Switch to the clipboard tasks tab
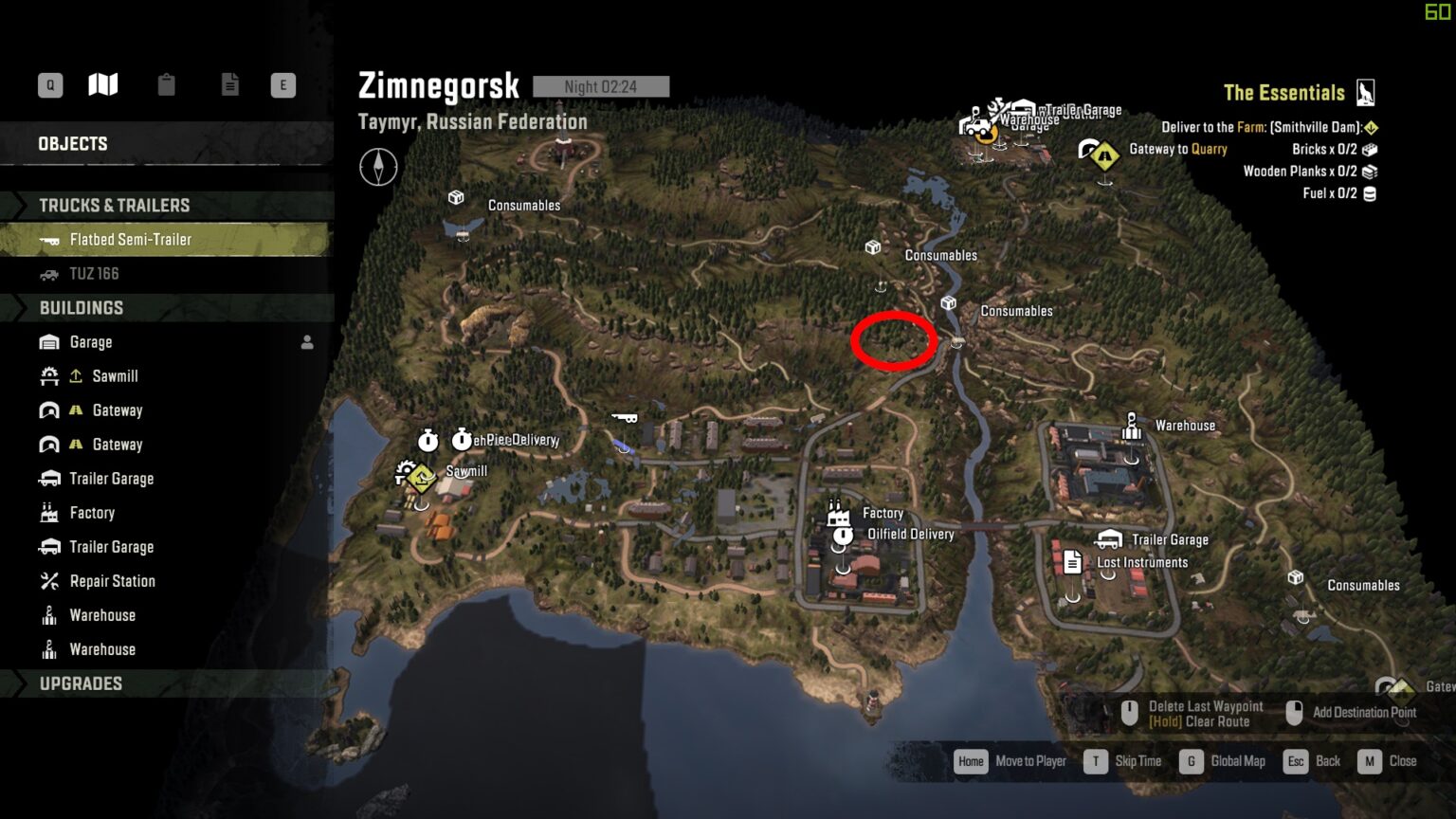Image resolution: width=1456 pixels, height=819 pixels. tap(167, 85)
